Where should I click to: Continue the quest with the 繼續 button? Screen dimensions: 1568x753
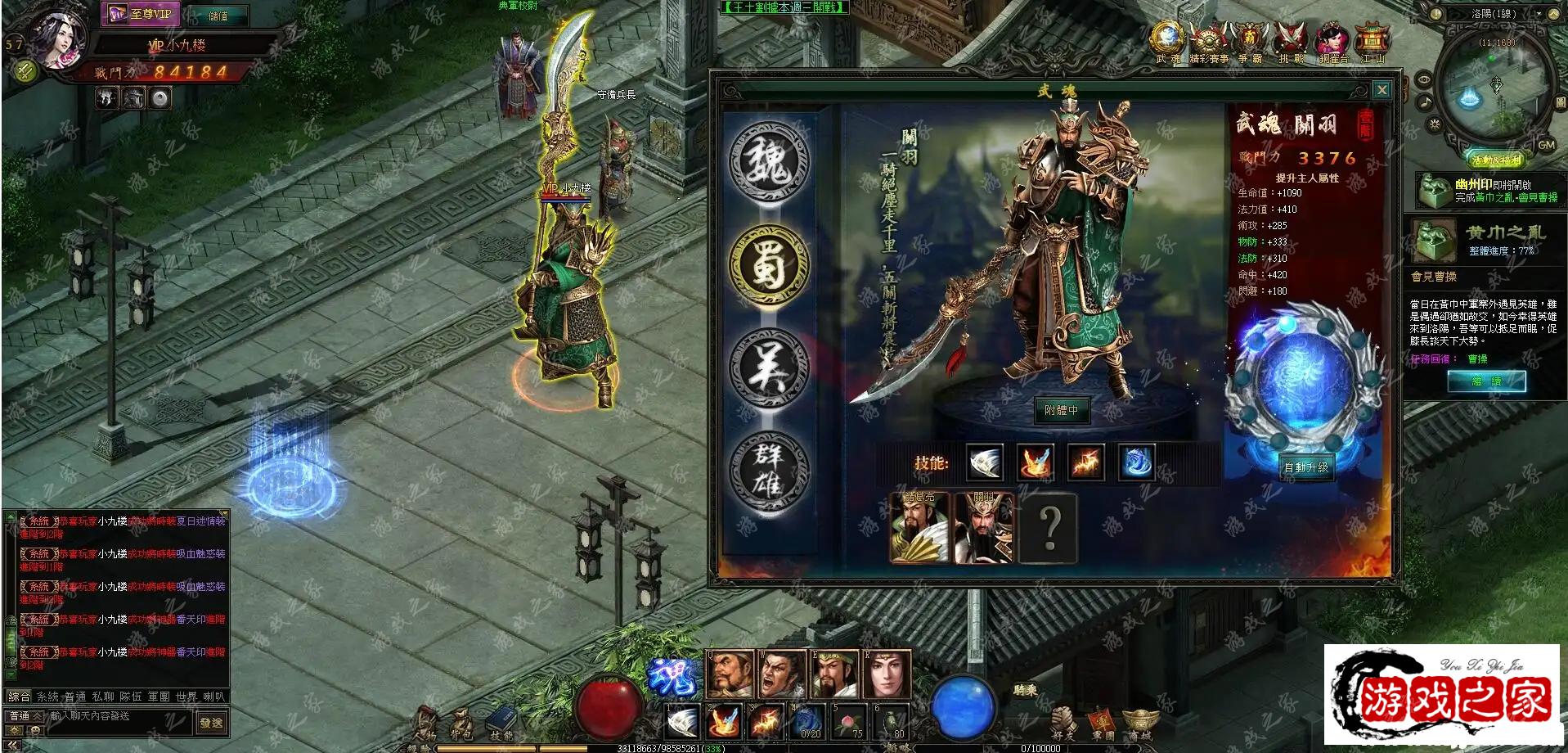coord(1486,381)
